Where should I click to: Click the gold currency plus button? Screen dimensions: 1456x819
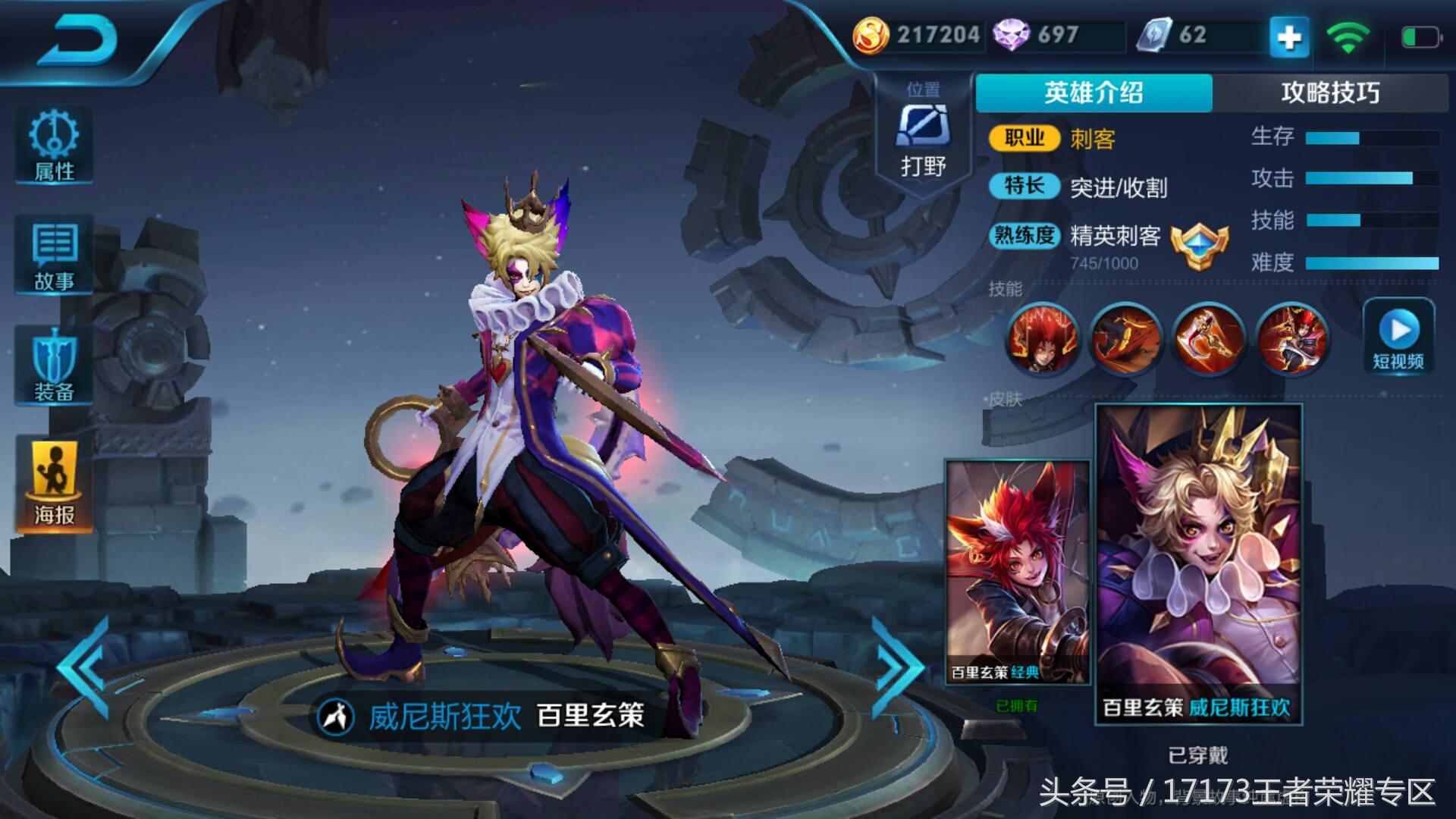pyautogui.click(x=1287, y=36)
